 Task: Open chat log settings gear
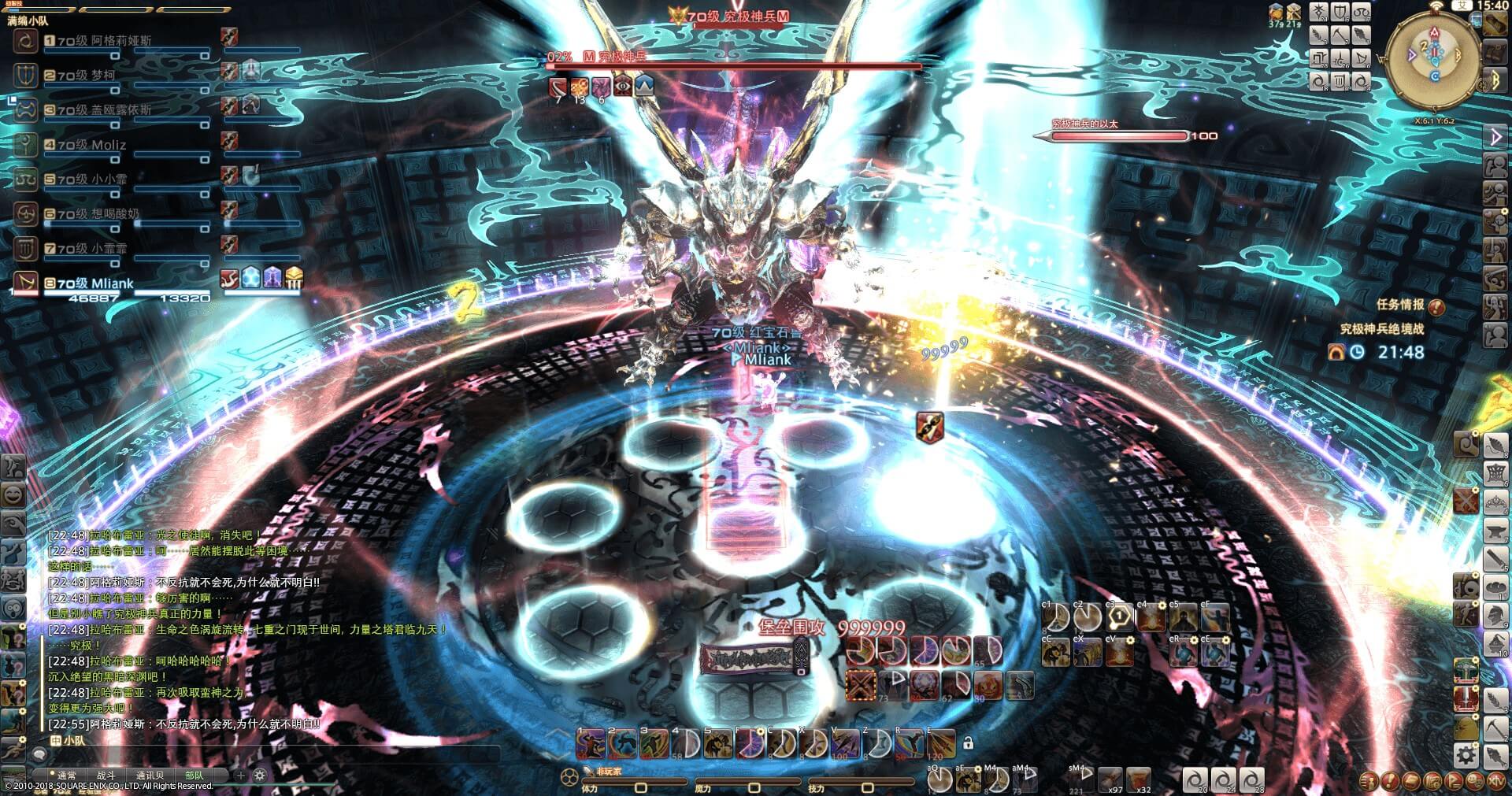(x=260, y=776)
